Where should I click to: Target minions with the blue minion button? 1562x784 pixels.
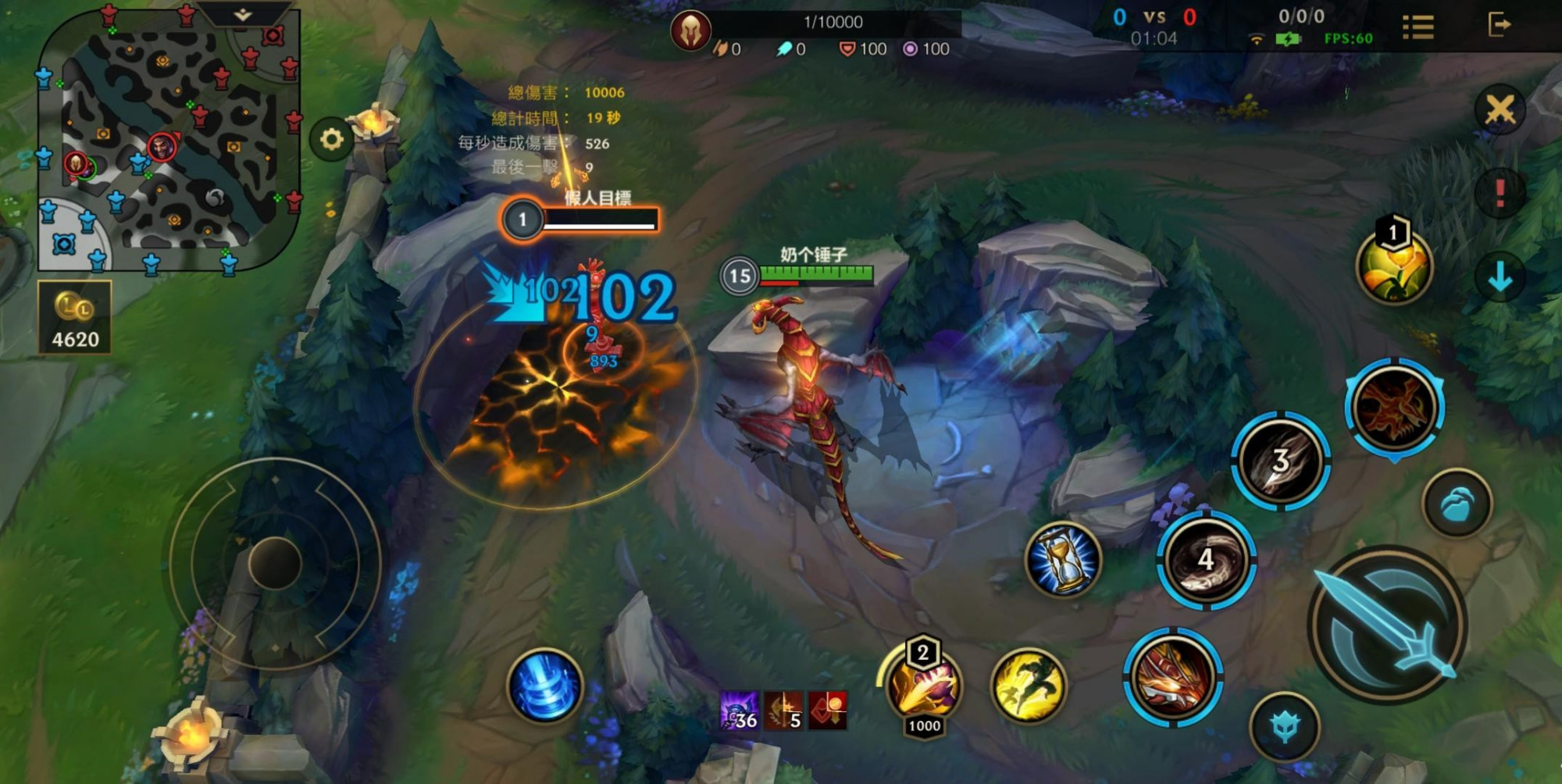(x=1457, y=504)
